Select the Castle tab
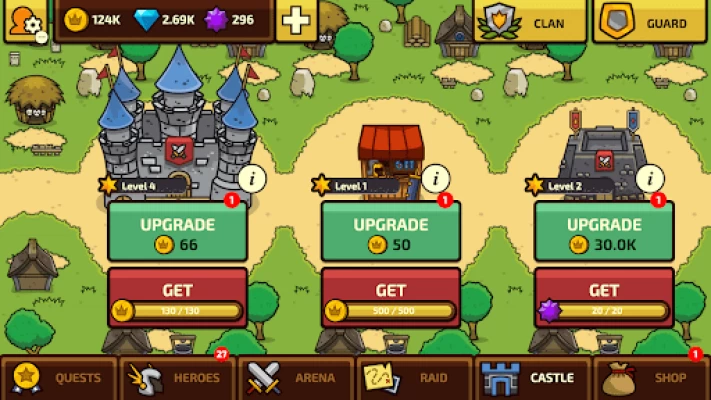Image resolution: width=711 pixels, height=400 pixels. (x=531, y=378)
